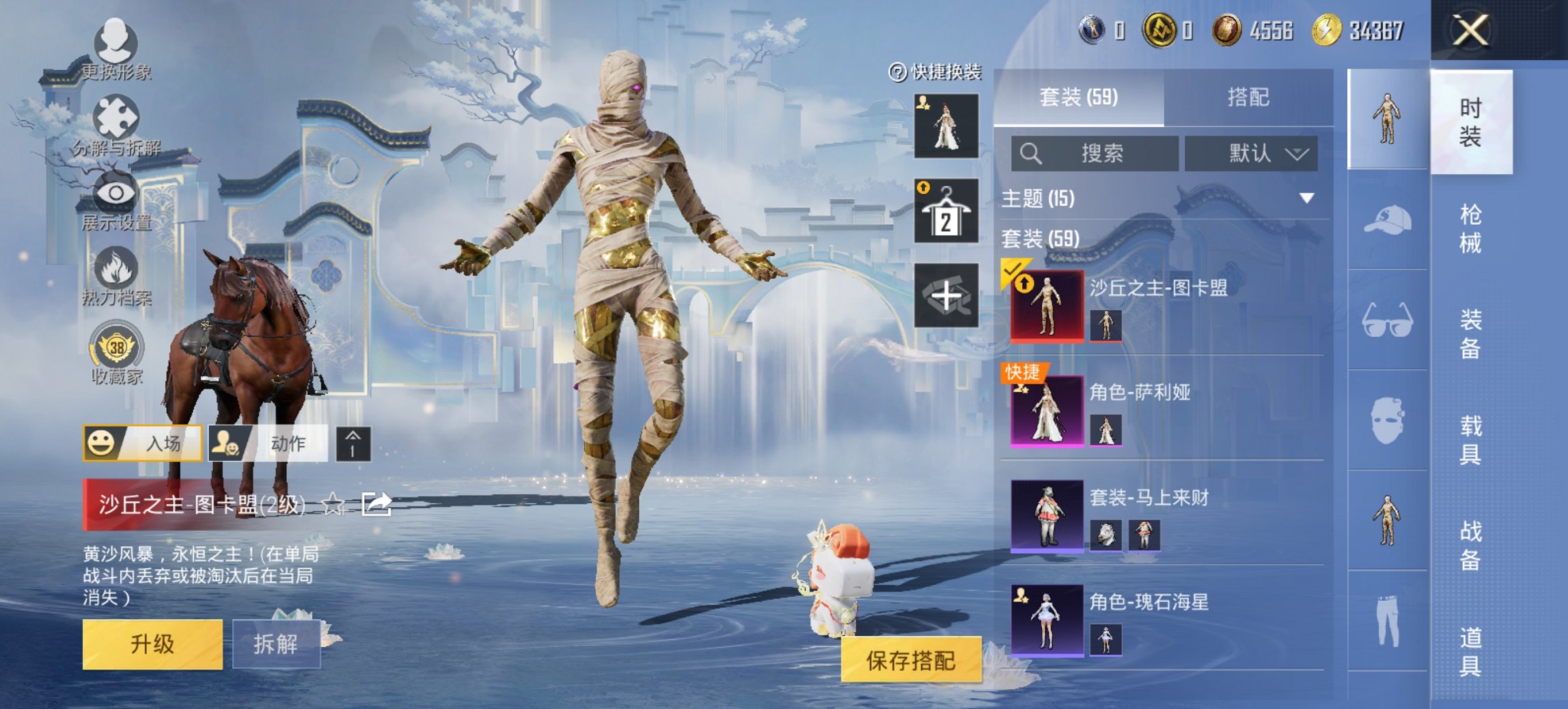Select the 入场 entrance emote tab
The width and height of the screenshot is (1568, 709).
coord(143,444)
